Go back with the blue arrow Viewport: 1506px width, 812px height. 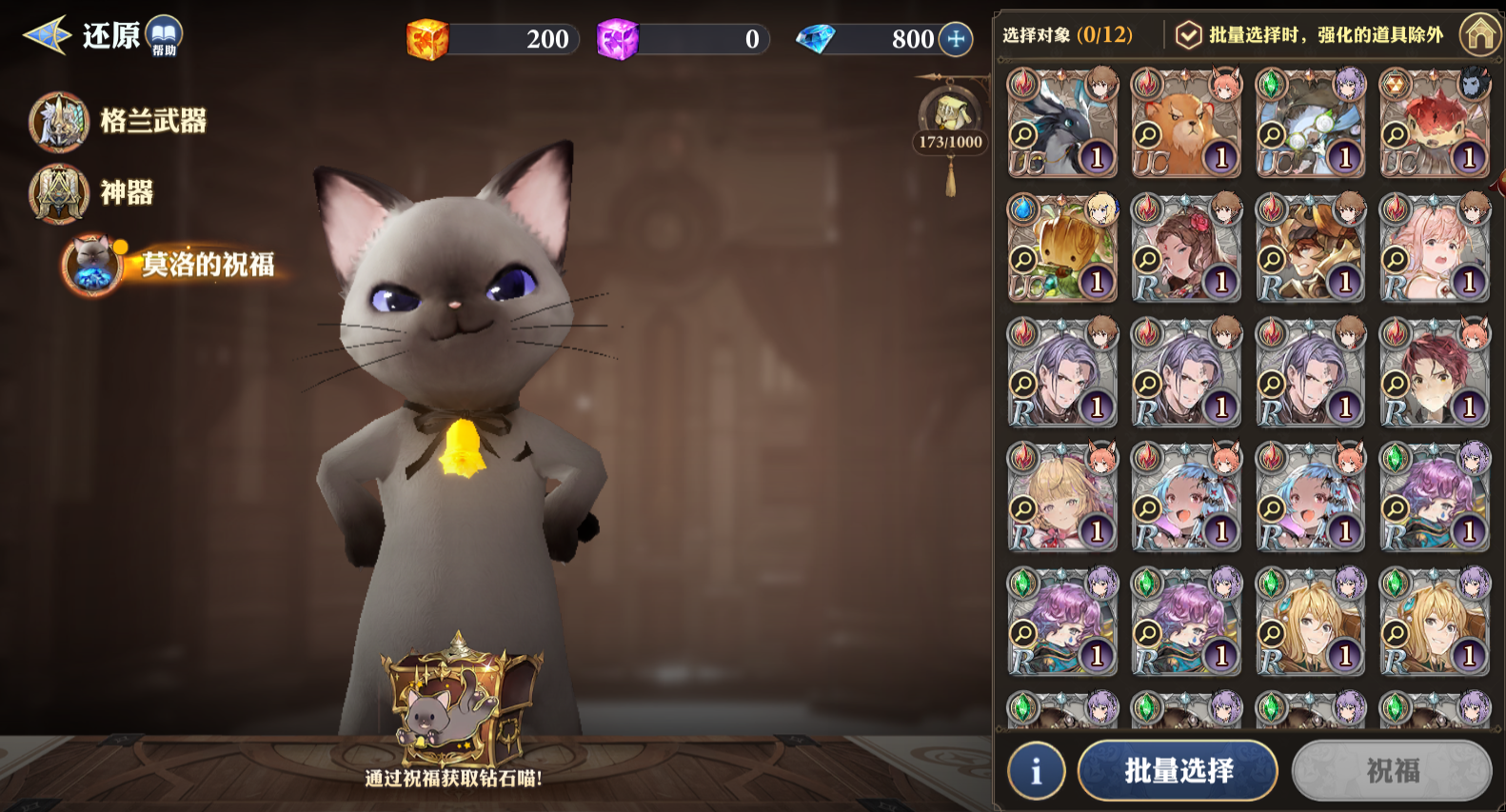pos(46,35)
